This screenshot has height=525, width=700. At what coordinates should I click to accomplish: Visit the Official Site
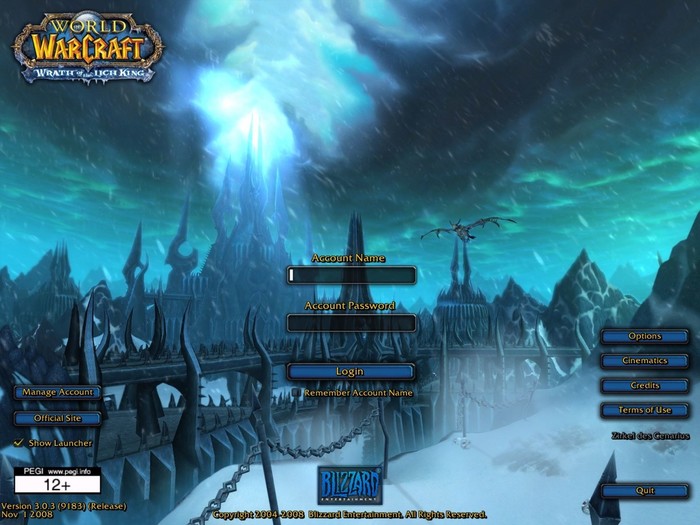tap(57, 418)
